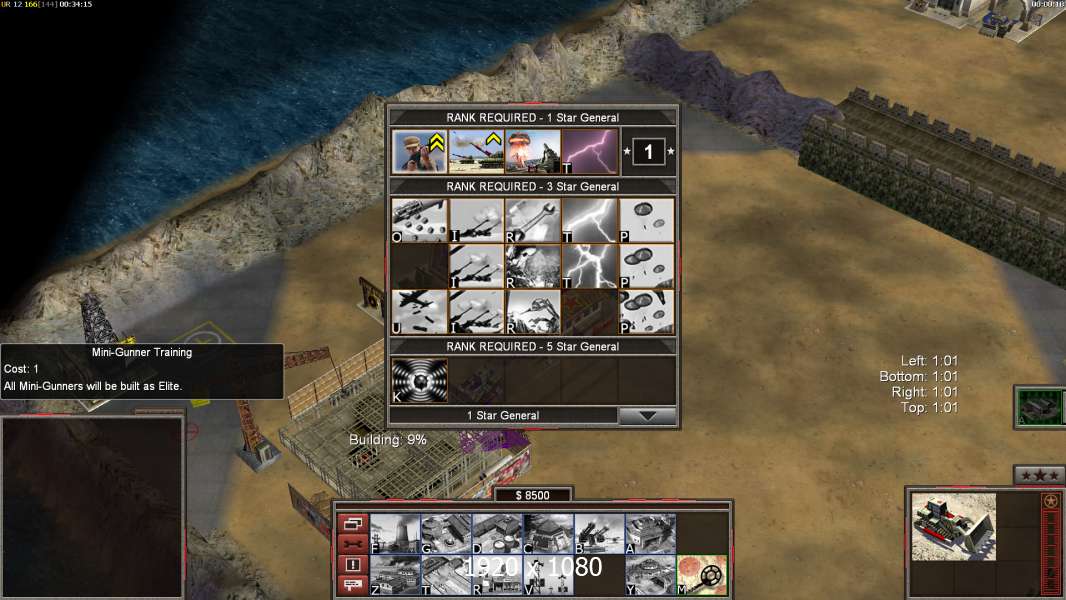Image resolution: width=1066 pixels, height=600 pixels.
Task: Select the building icon marked G
Action: pos(446,534)
